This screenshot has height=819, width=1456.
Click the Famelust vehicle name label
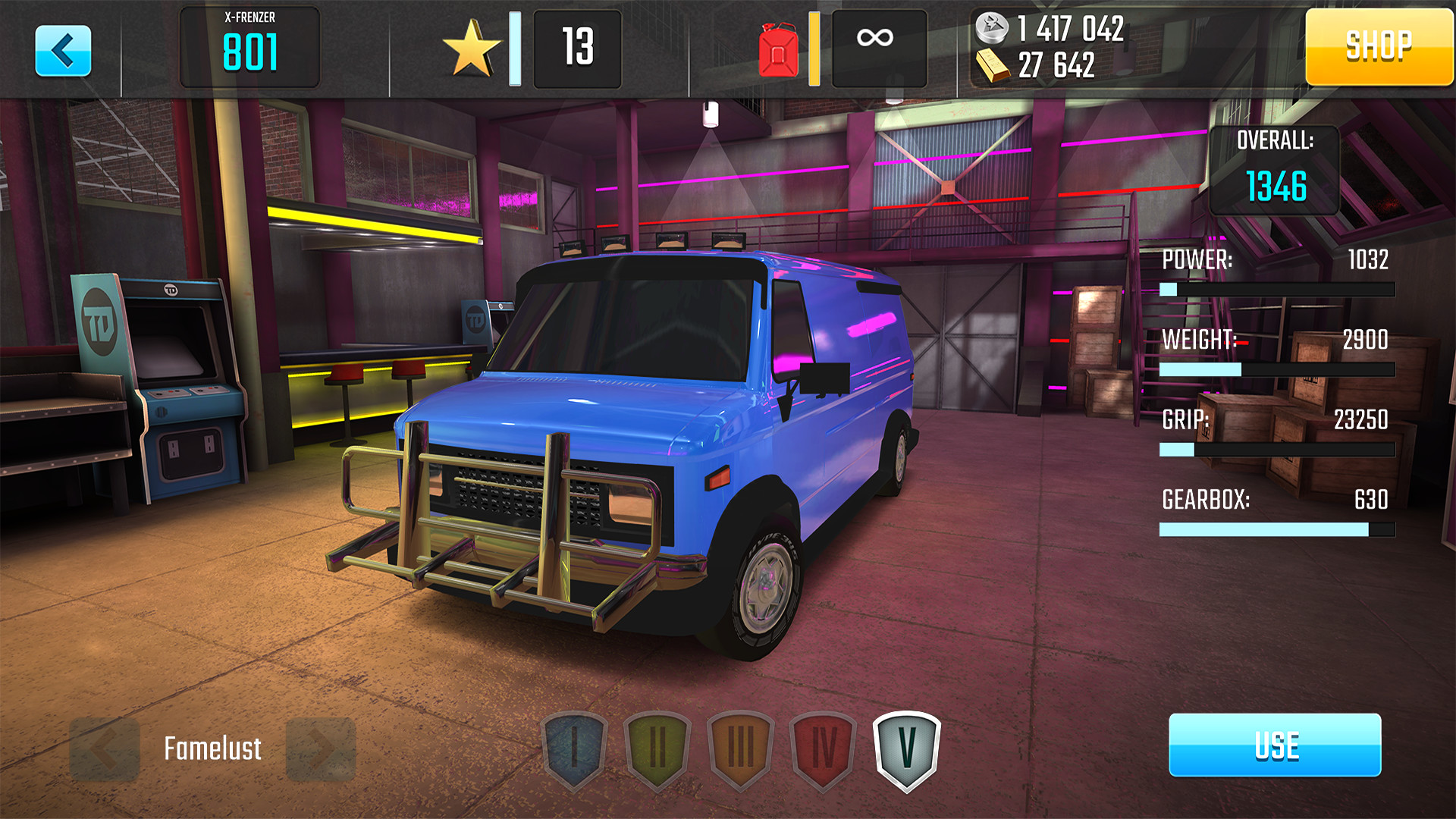coord(212,748)
